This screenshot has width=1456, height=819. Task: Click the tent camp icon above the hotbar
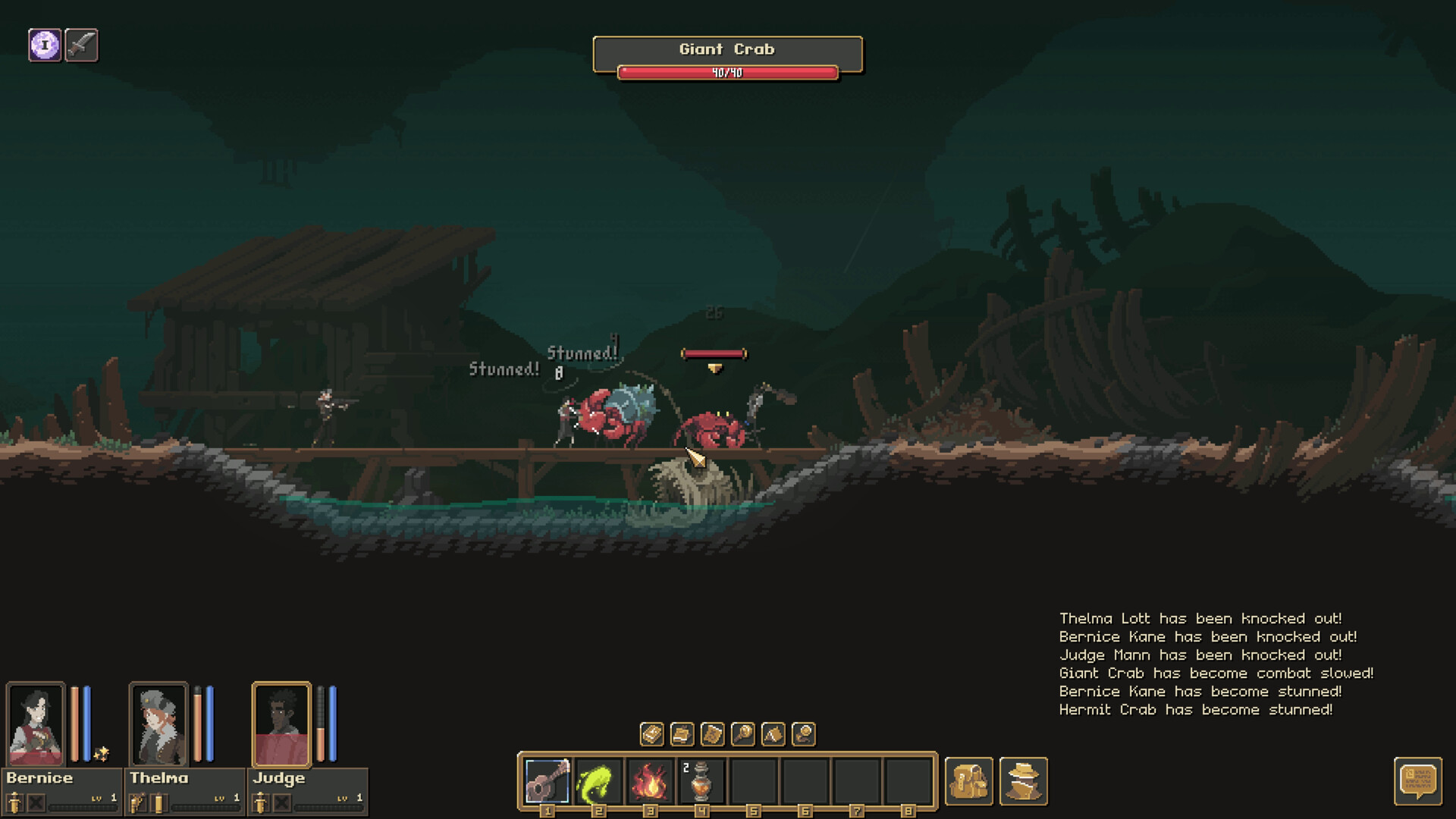pyautogui.click(x=775, y=734)
